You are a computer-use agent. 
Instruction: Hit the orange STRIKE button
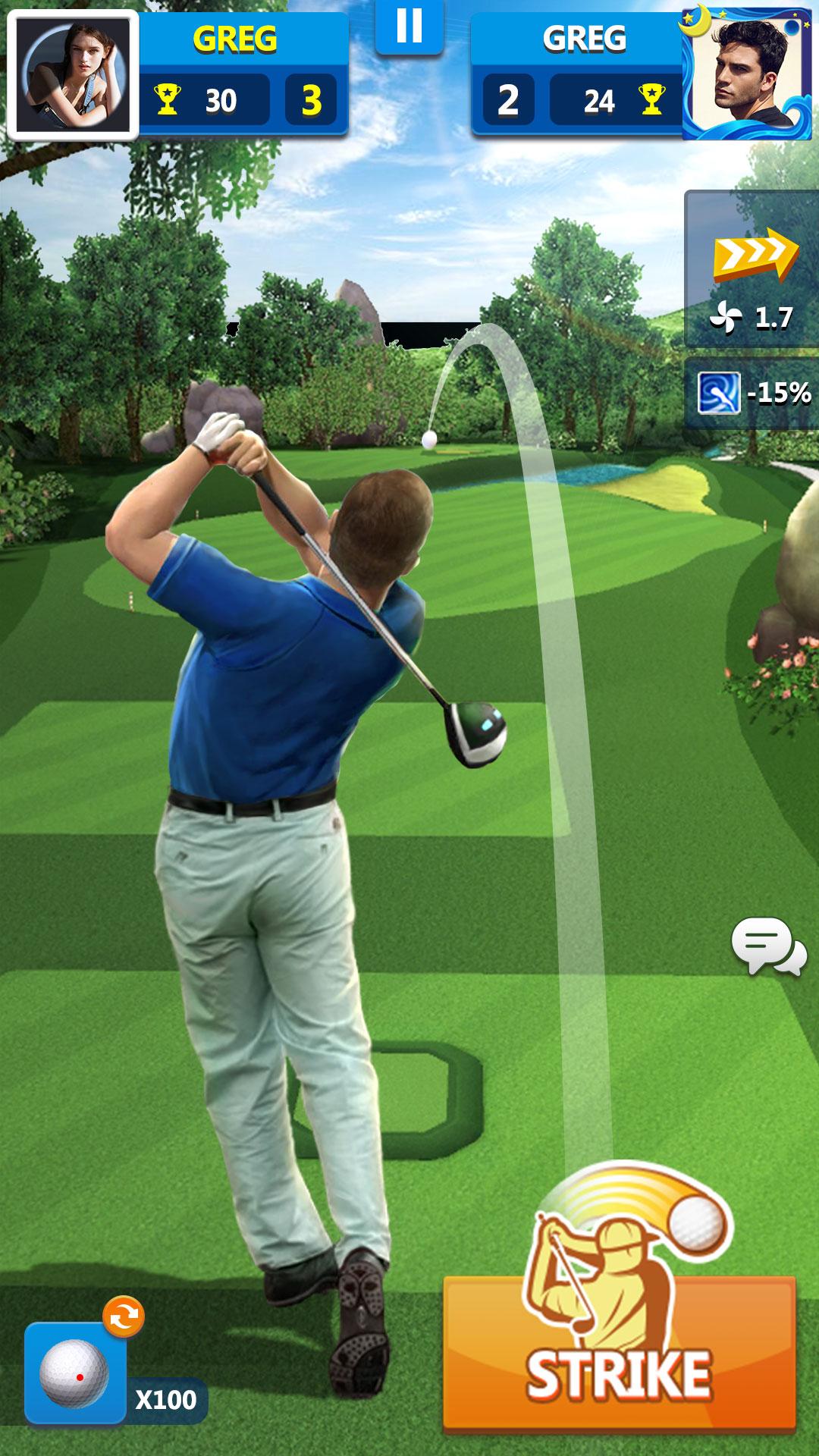coord(619,1351)
